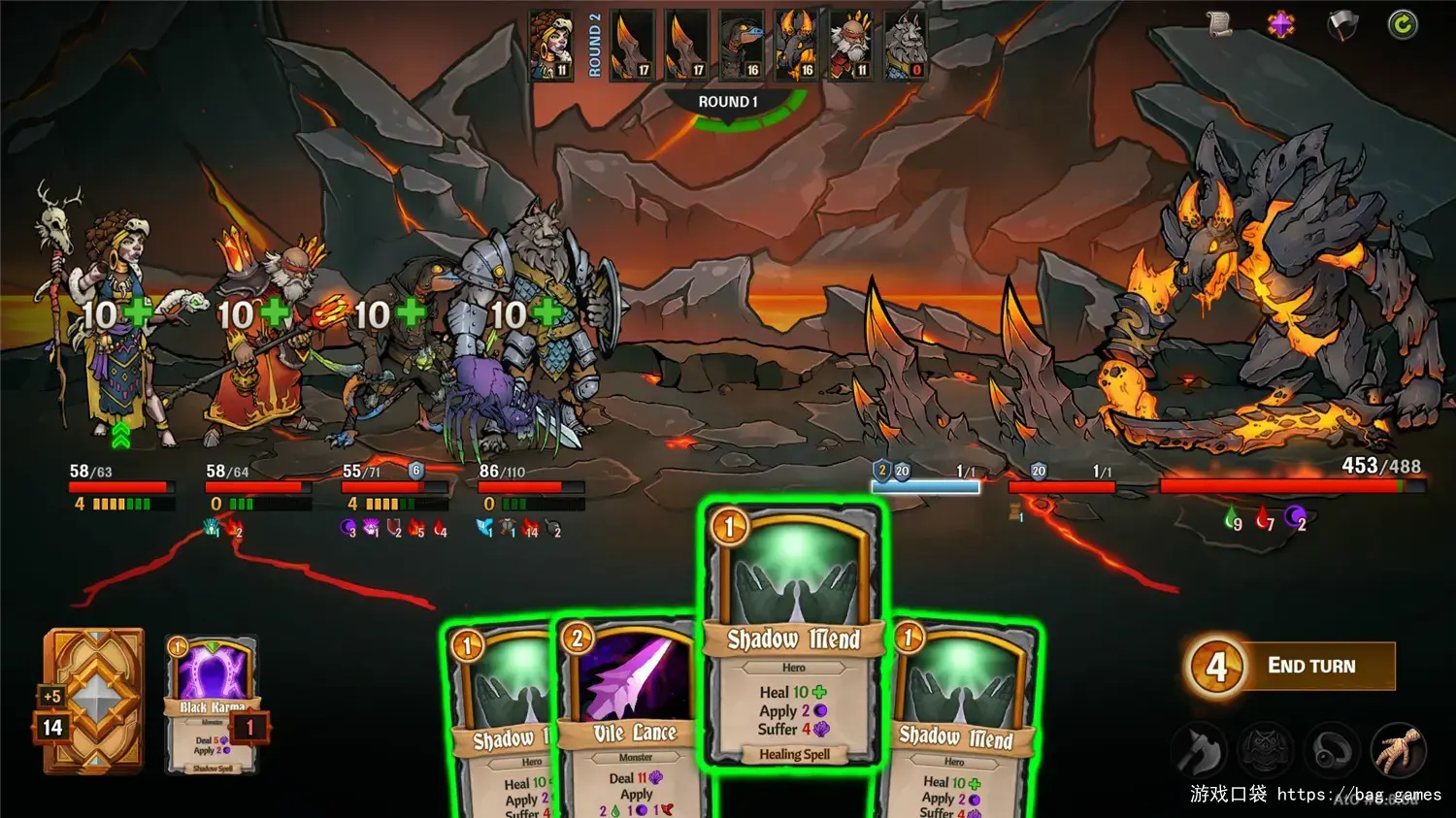This screenshot has width=1456, height=818.
Task: Click the green circular arrow button
Action: [1402, 24]
